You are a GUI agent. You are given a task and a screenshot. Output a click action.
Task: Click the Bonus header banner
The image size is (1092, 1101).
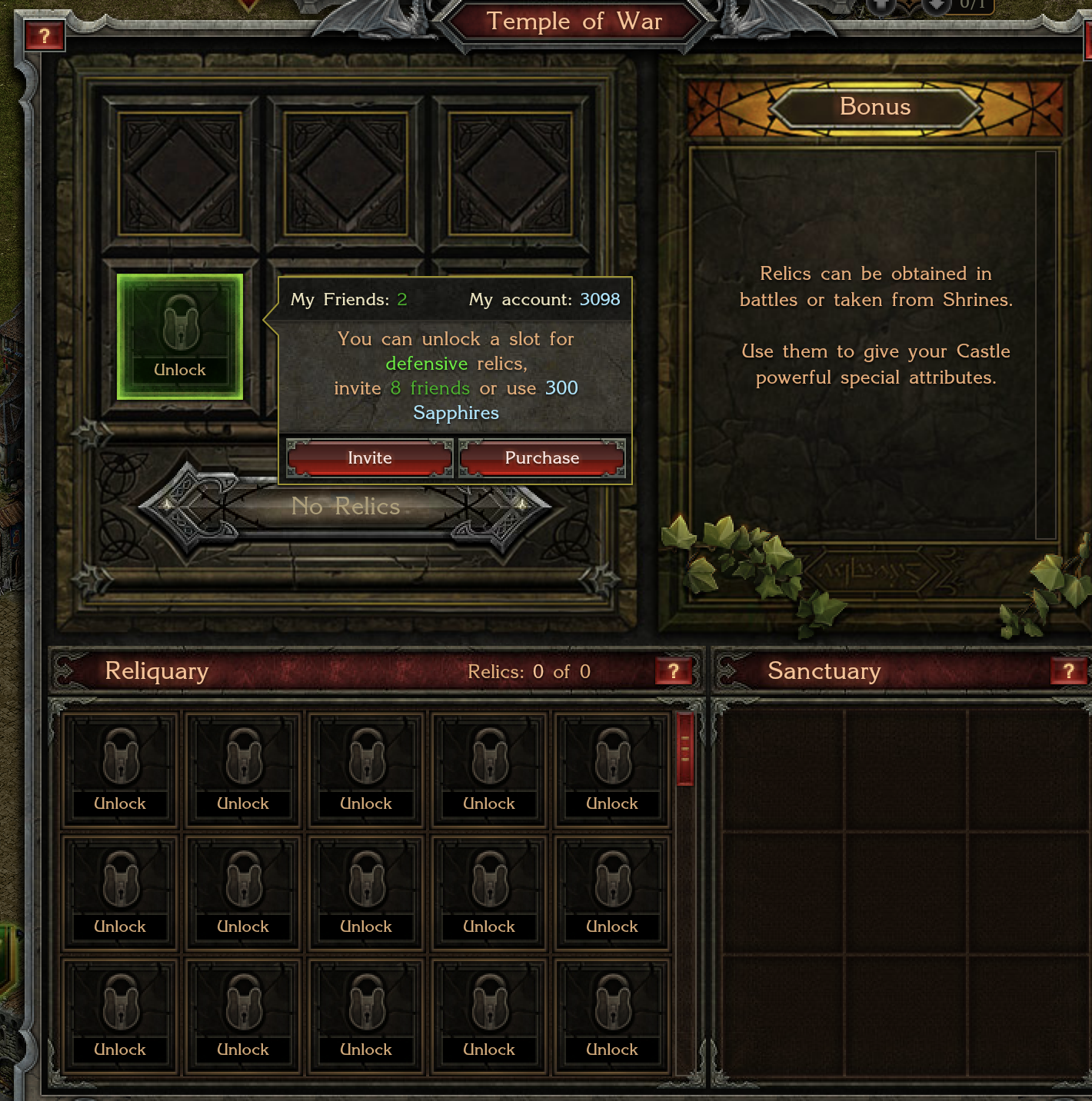click(875, 107)
